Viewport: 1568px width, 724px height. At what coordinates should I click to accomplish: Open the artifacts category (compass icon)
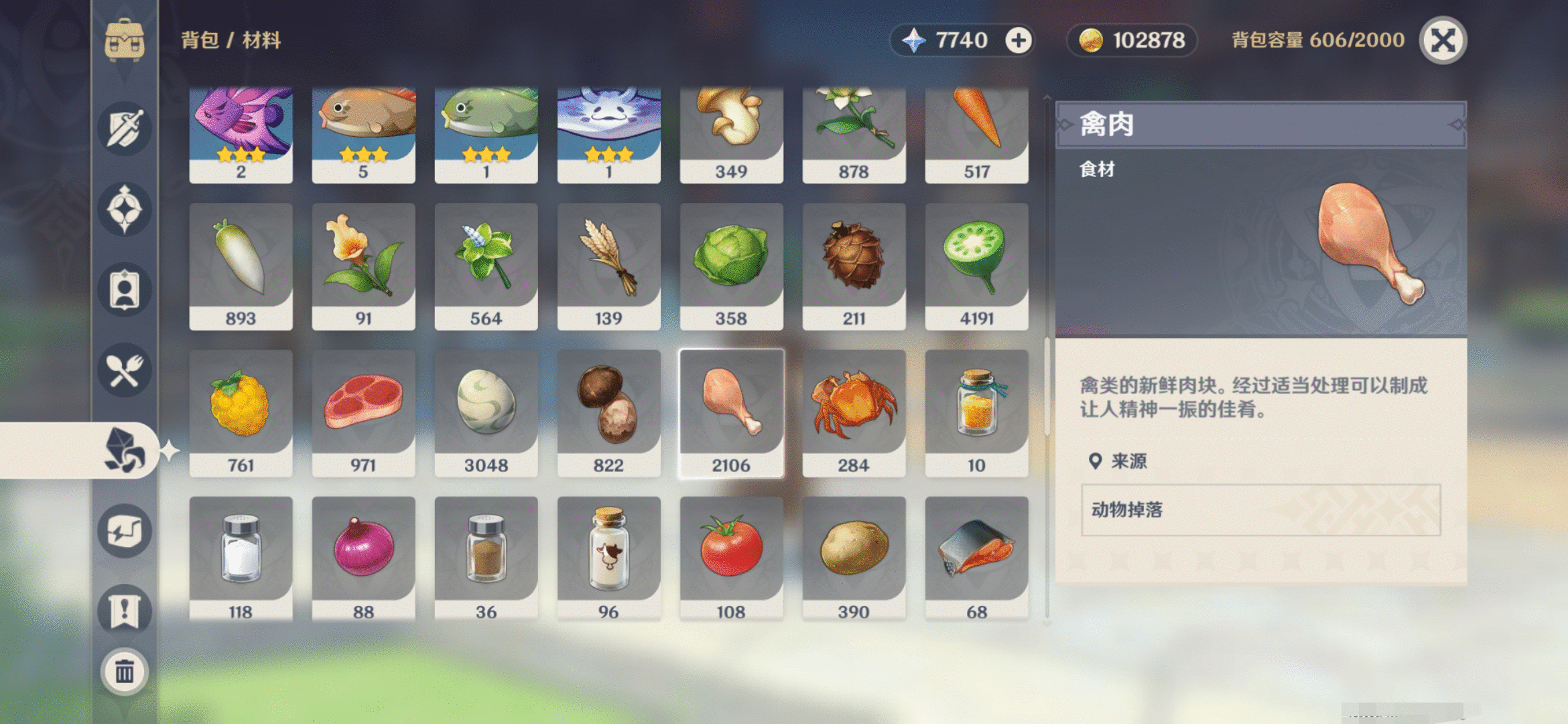click(125, 209)
